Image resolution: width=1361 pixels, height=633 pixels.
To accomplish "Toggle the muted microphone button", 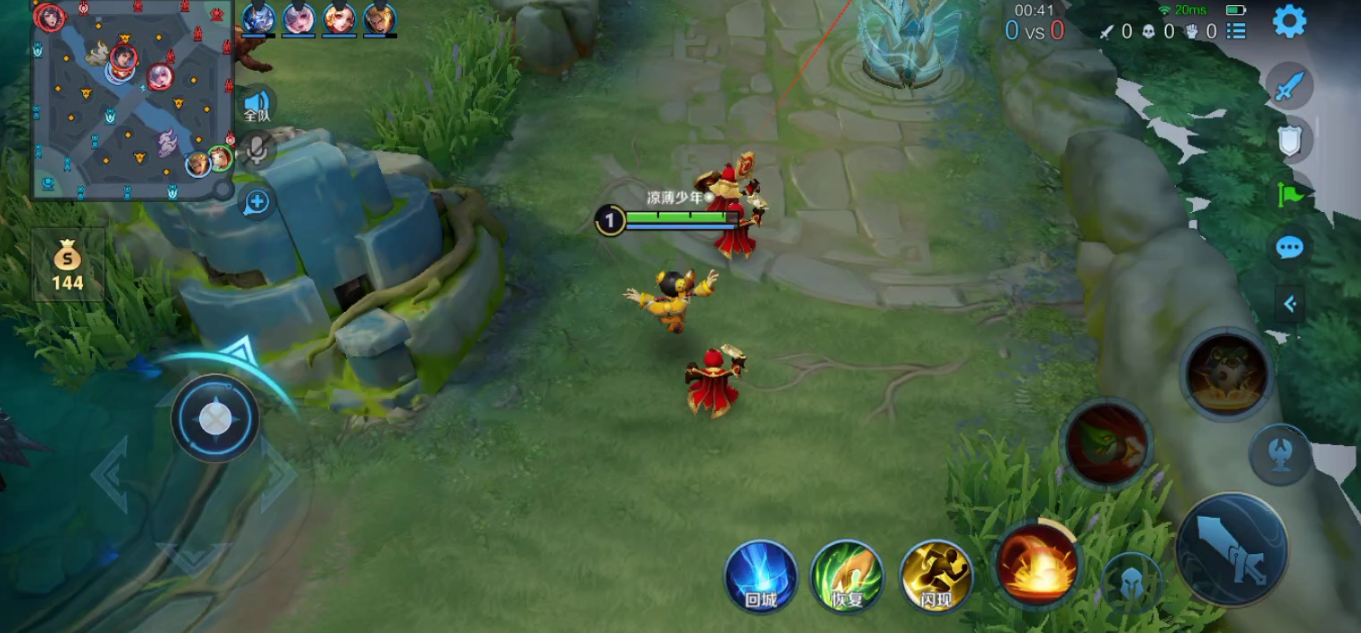I will 257,150.
